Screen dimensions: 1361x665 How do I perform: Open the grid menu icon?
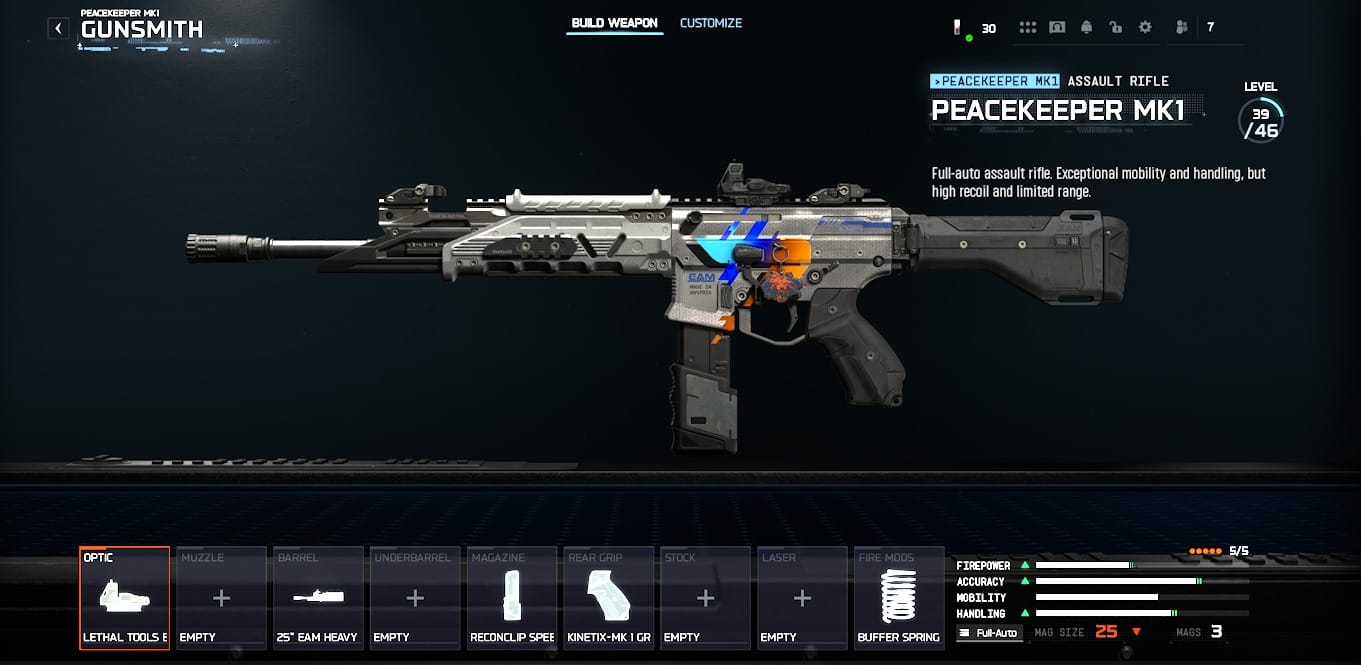pyautogui.click(x=1028, y=27)
